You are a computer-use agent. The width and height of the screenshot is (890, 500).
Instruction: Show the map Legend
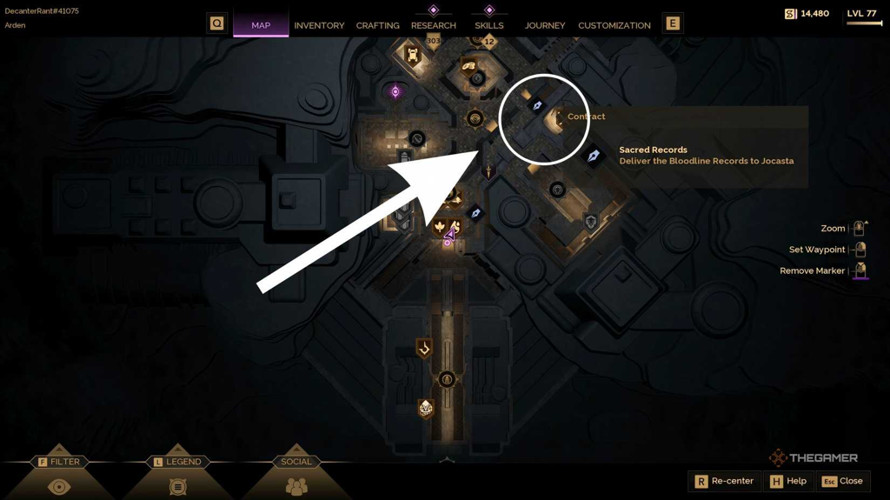click(x=178, y=476)
